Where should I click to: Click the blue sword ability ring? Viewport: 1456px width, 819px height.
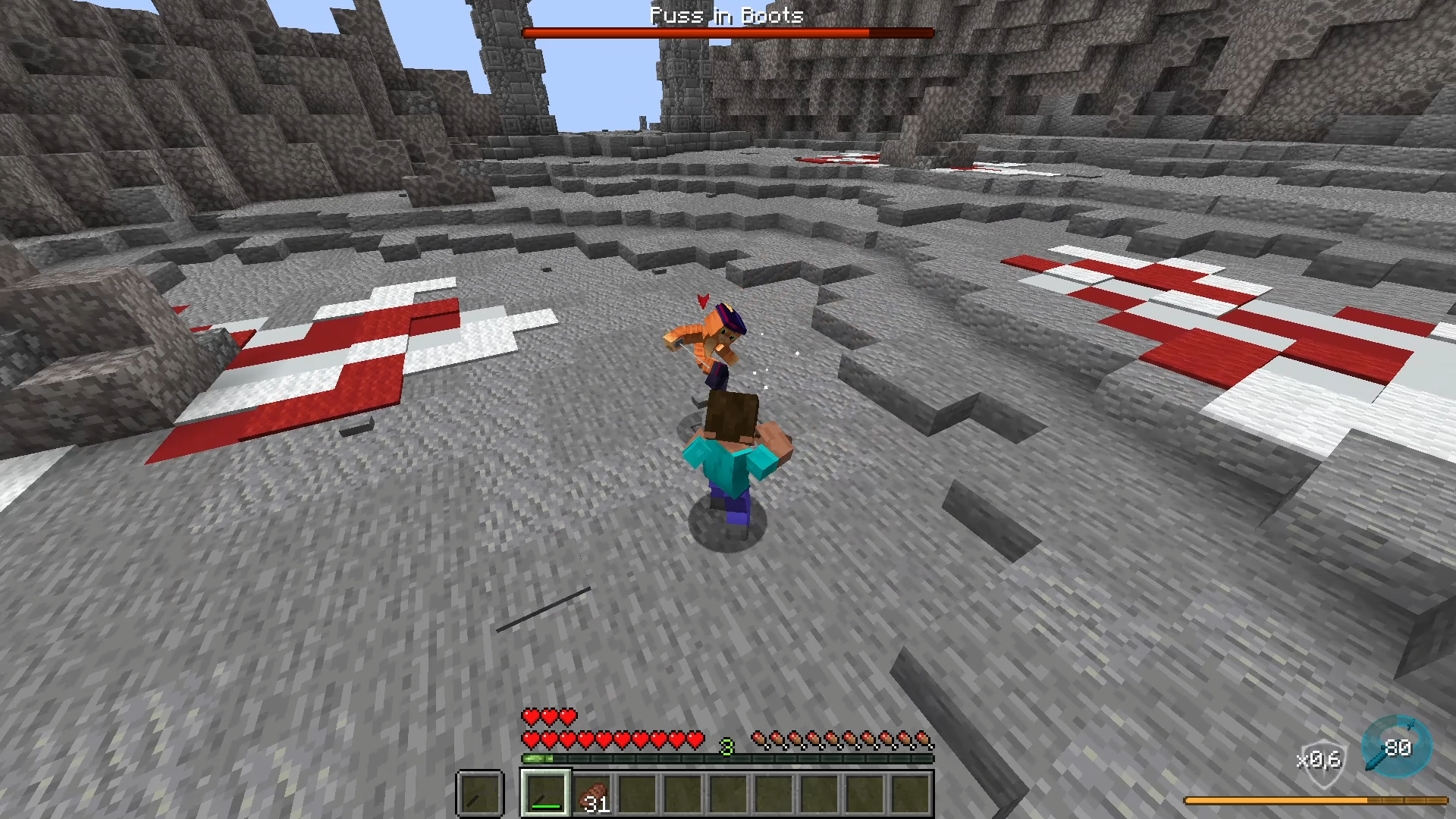1396,747
